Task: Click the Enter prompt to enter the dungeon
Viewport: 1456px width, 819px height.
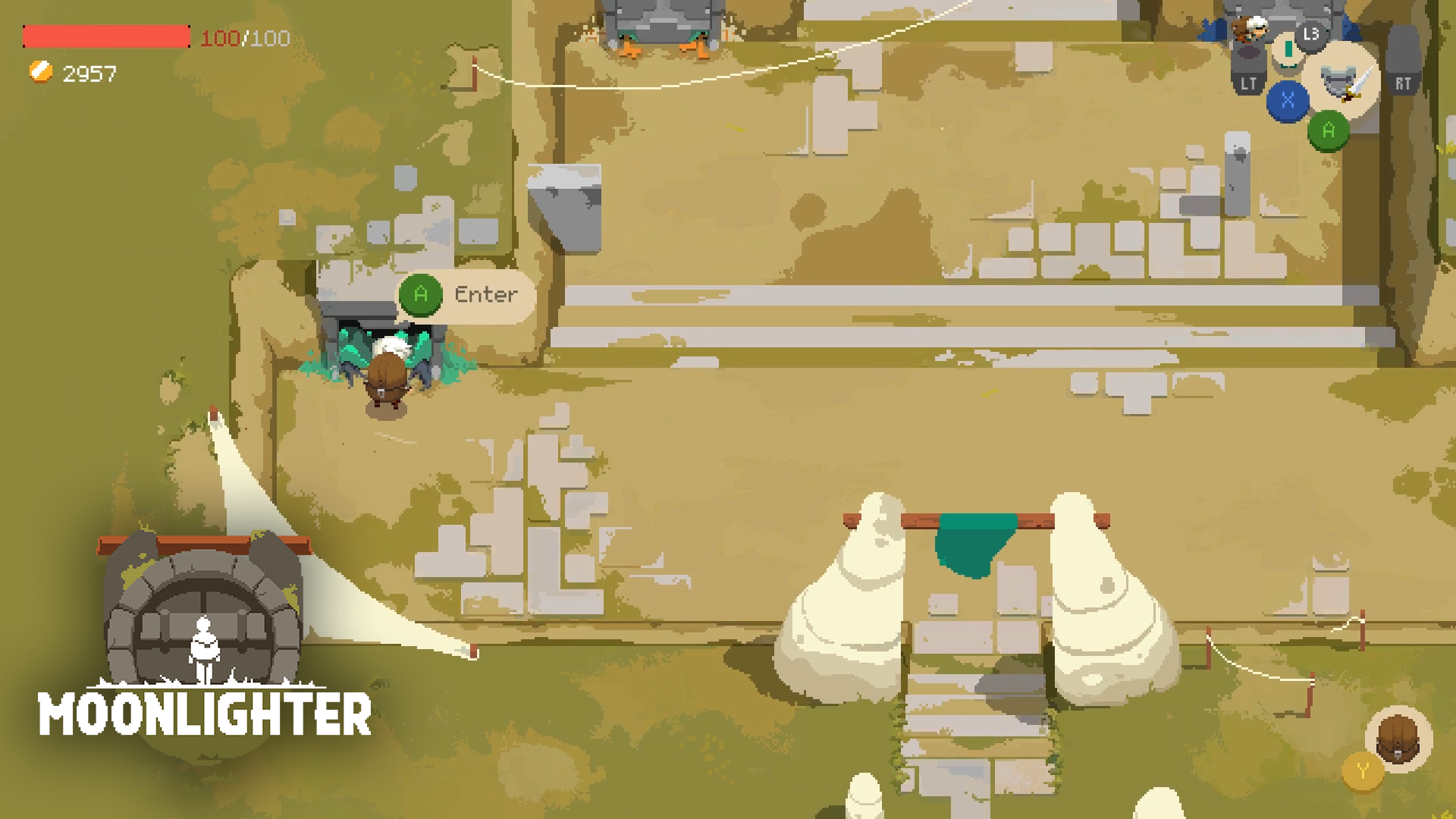Action: click(485, 295)
